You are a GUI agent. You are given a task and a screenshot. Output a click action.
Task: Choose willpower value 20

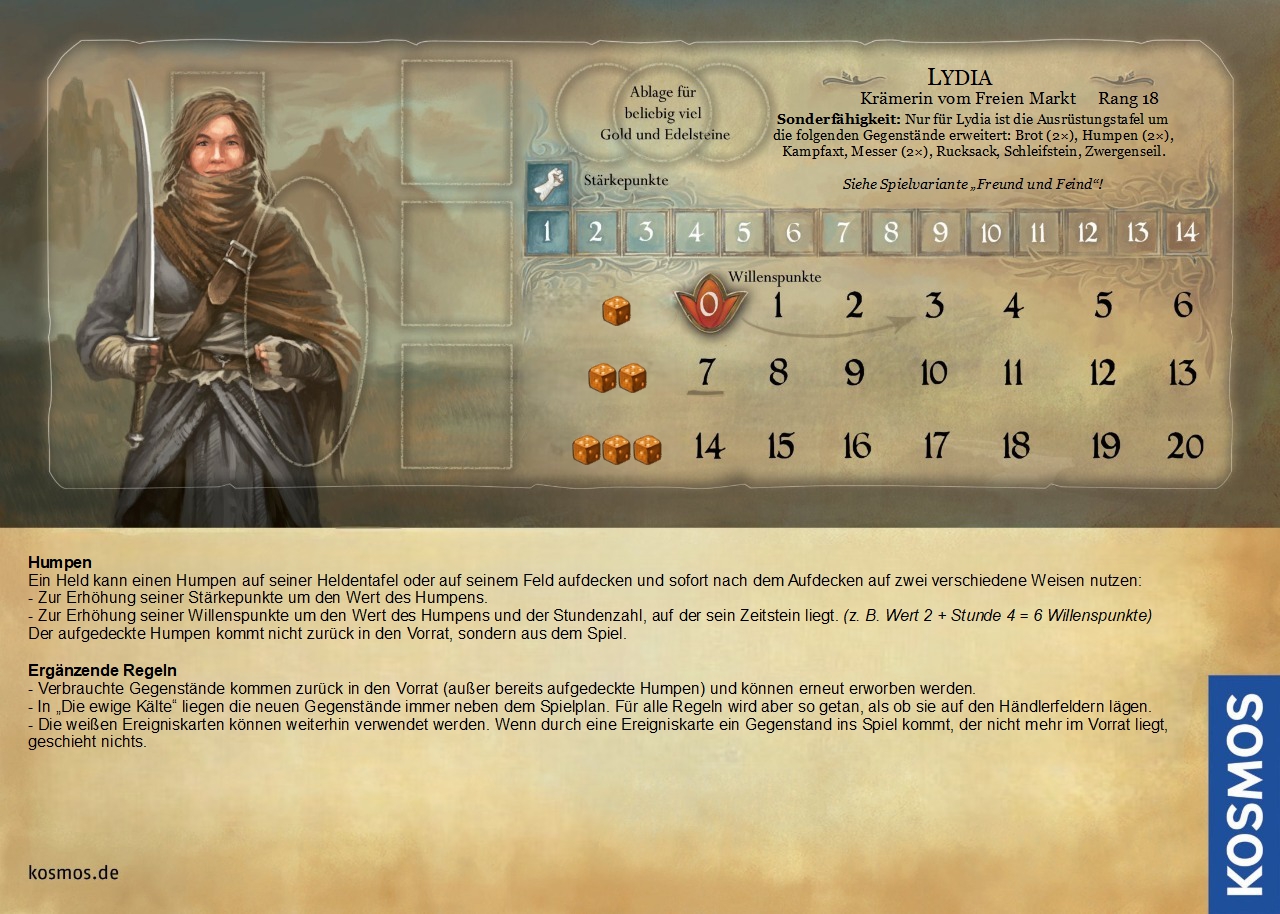1185,446
